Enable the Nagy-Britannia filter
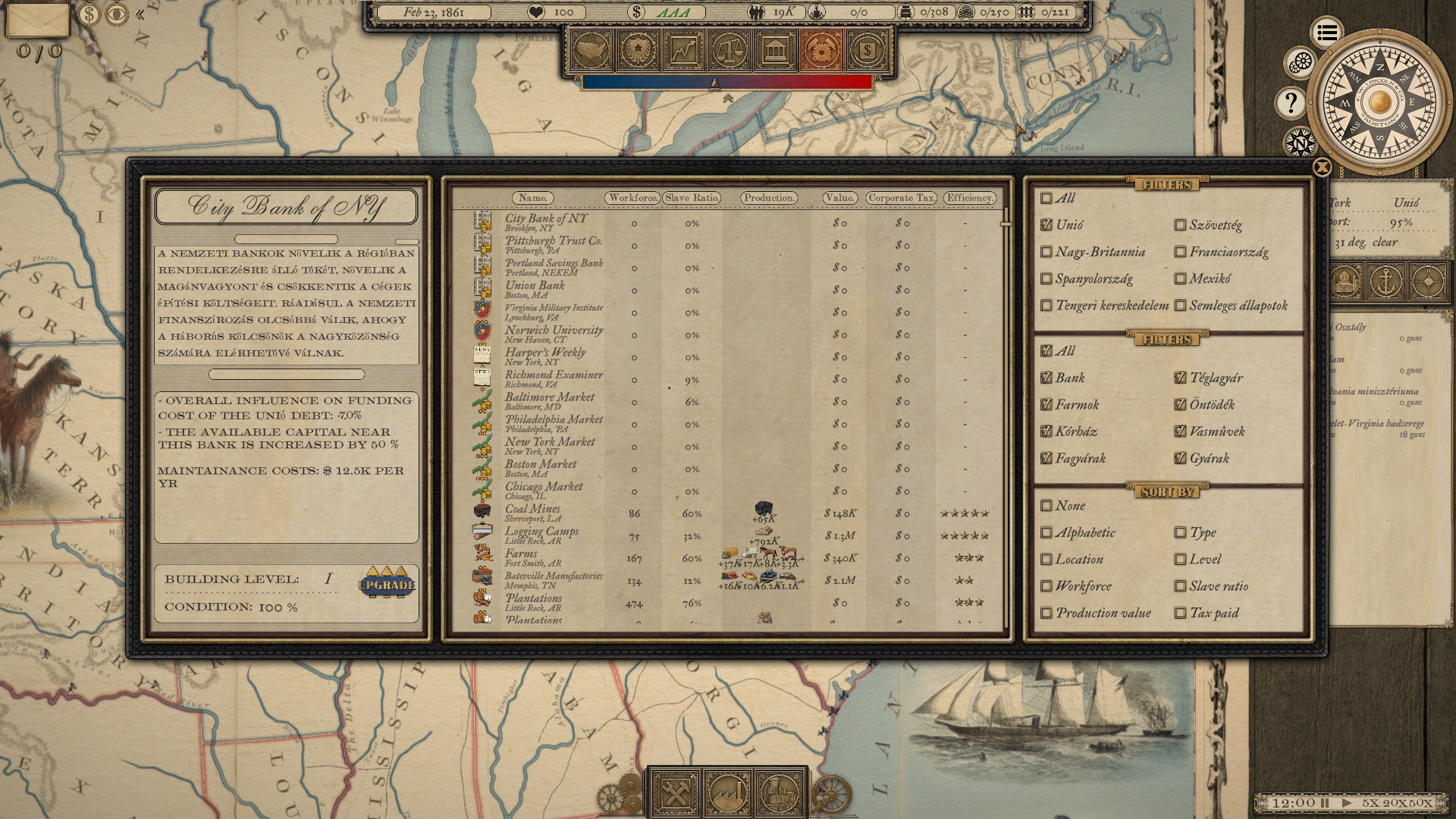The height and width of the screenshot is (819, 1456). point(1046,252)
